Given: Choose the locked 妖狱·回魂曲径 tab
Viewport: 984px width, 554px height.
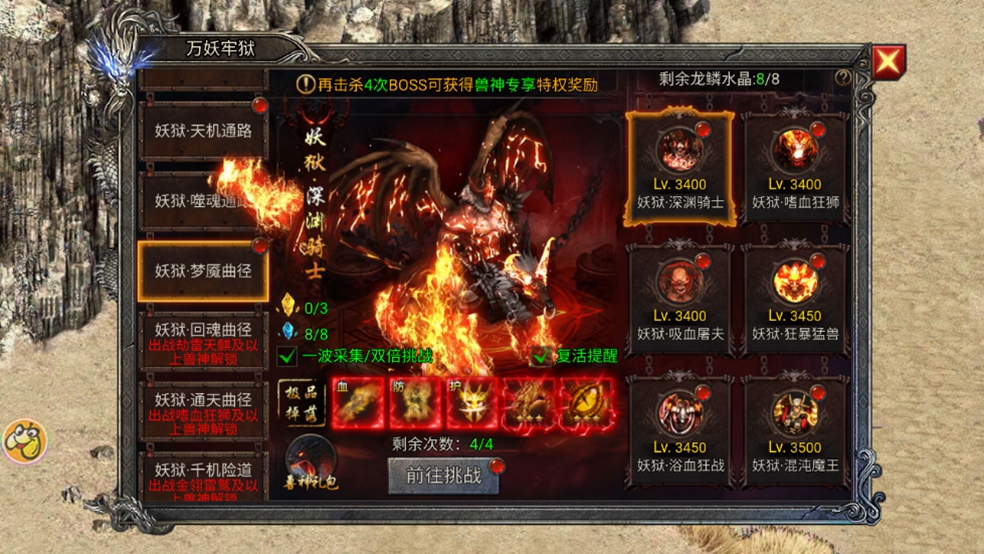Looking at the screenshot, I should click(x=203, y=338).
